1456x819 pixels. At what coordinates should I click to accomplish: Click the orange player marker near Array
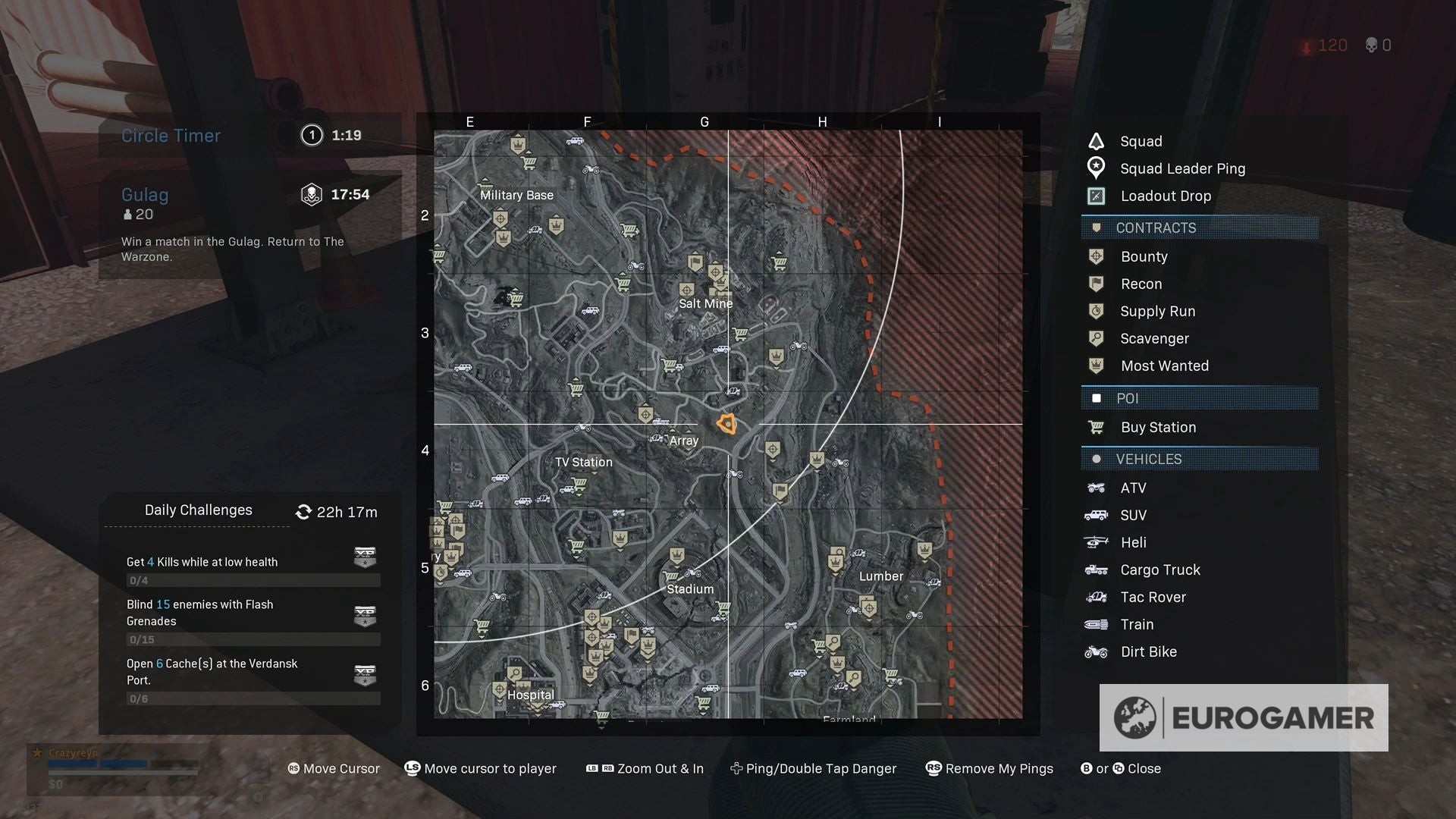click(x=726, y=424)
